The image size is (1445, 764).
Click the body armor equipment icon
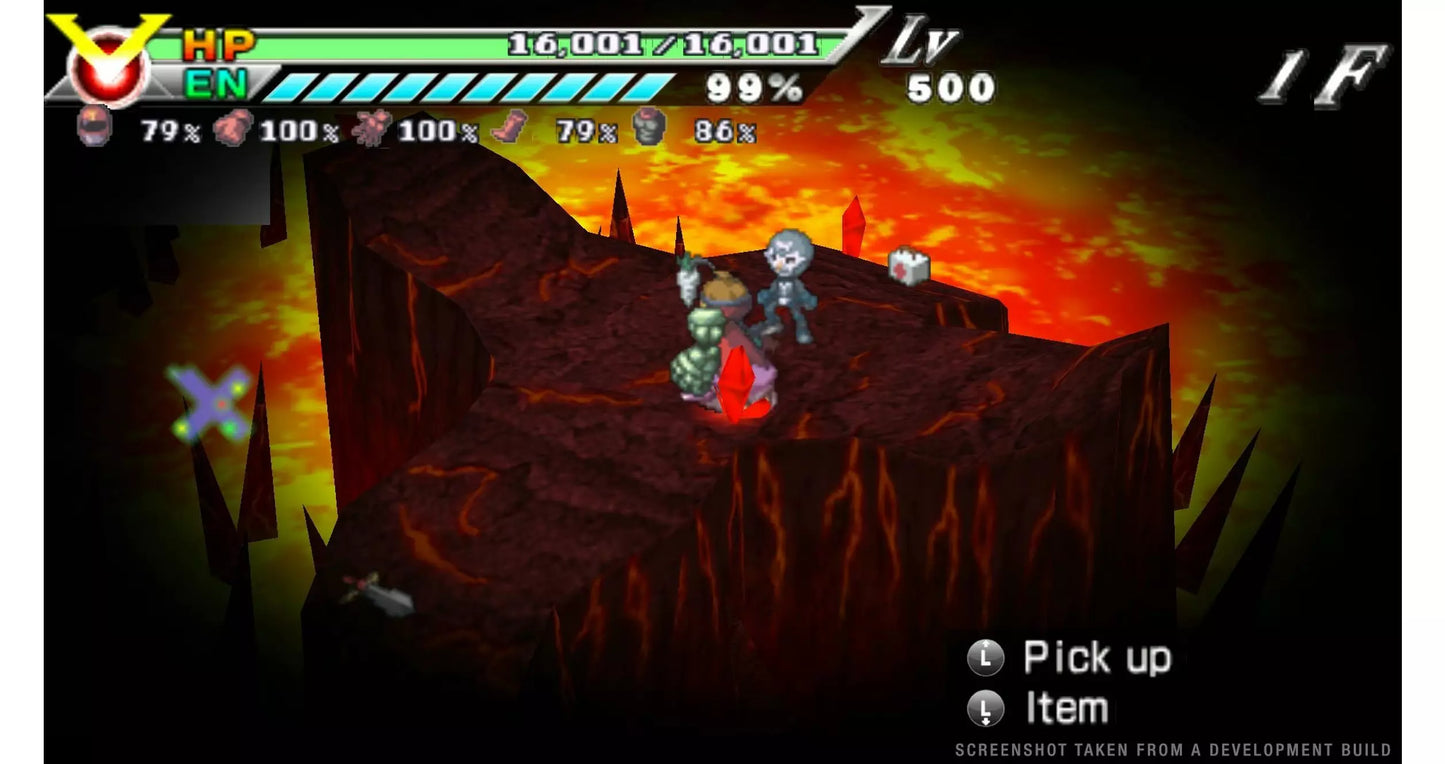(x=371, y=128)
